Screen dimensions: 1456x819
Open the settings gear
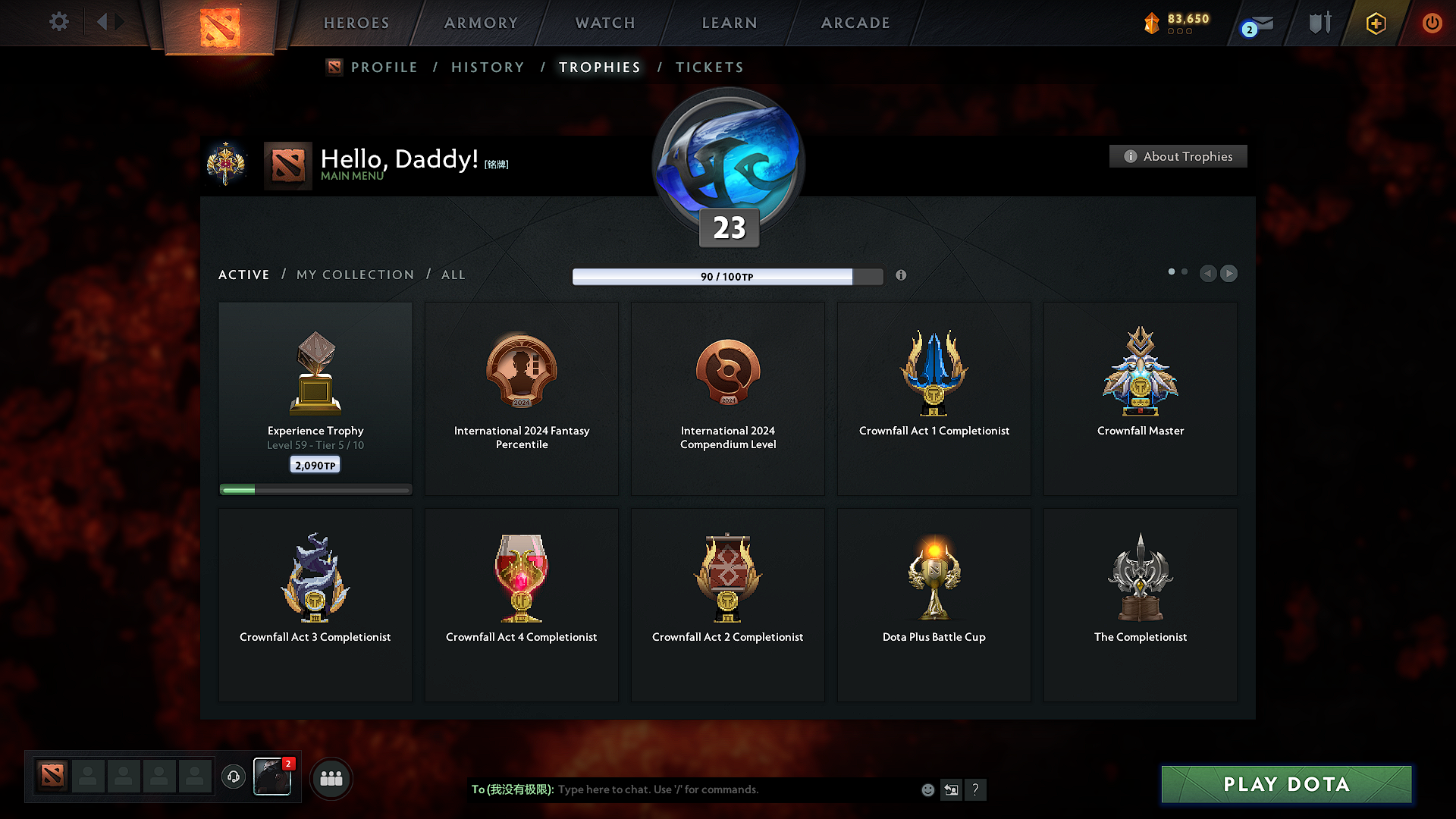pos(59,23)
